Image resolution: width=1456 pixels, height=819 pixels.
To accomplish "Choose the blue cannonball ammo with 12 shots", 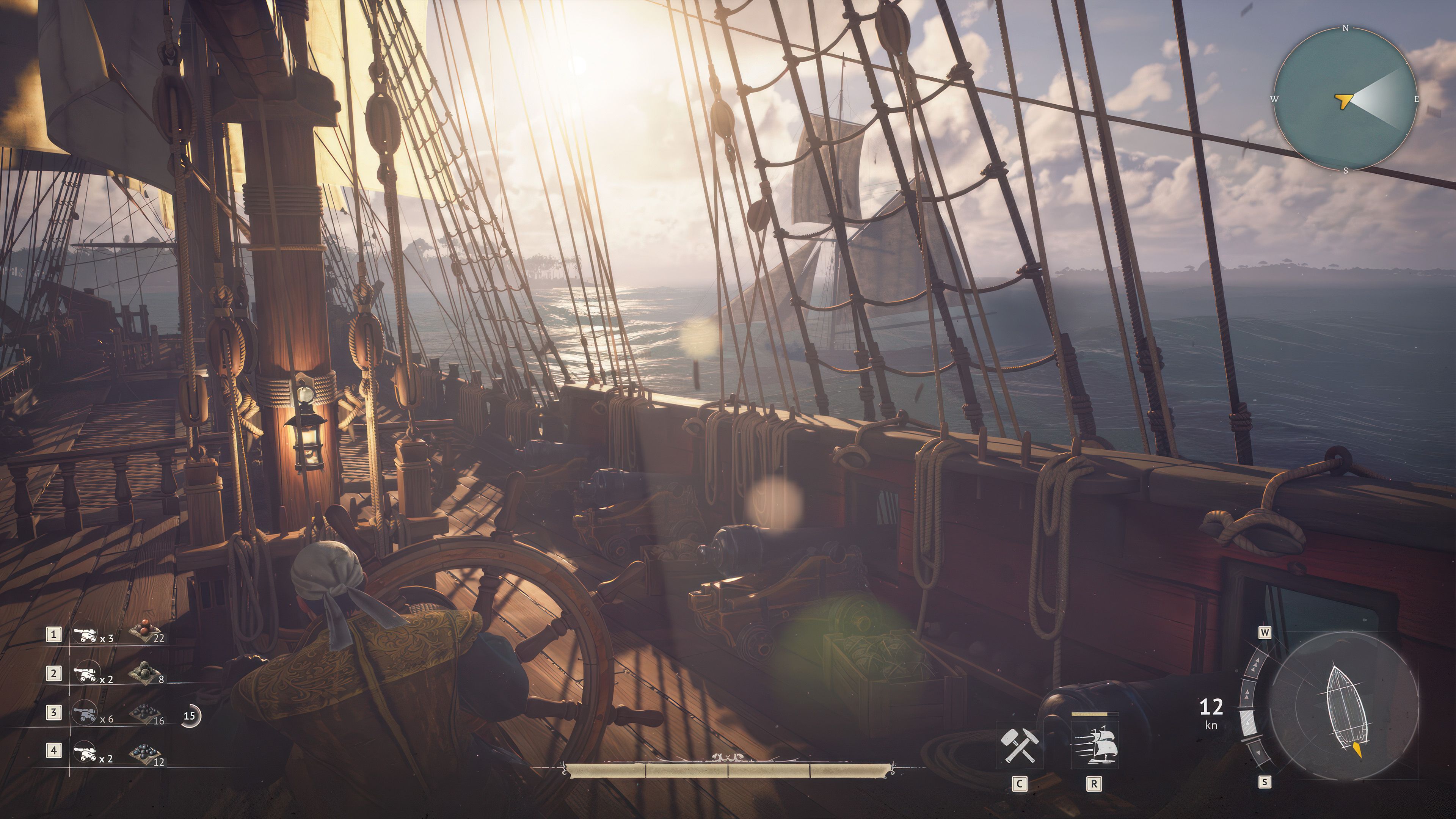I will pyautogui.click(x=144, y=753).
